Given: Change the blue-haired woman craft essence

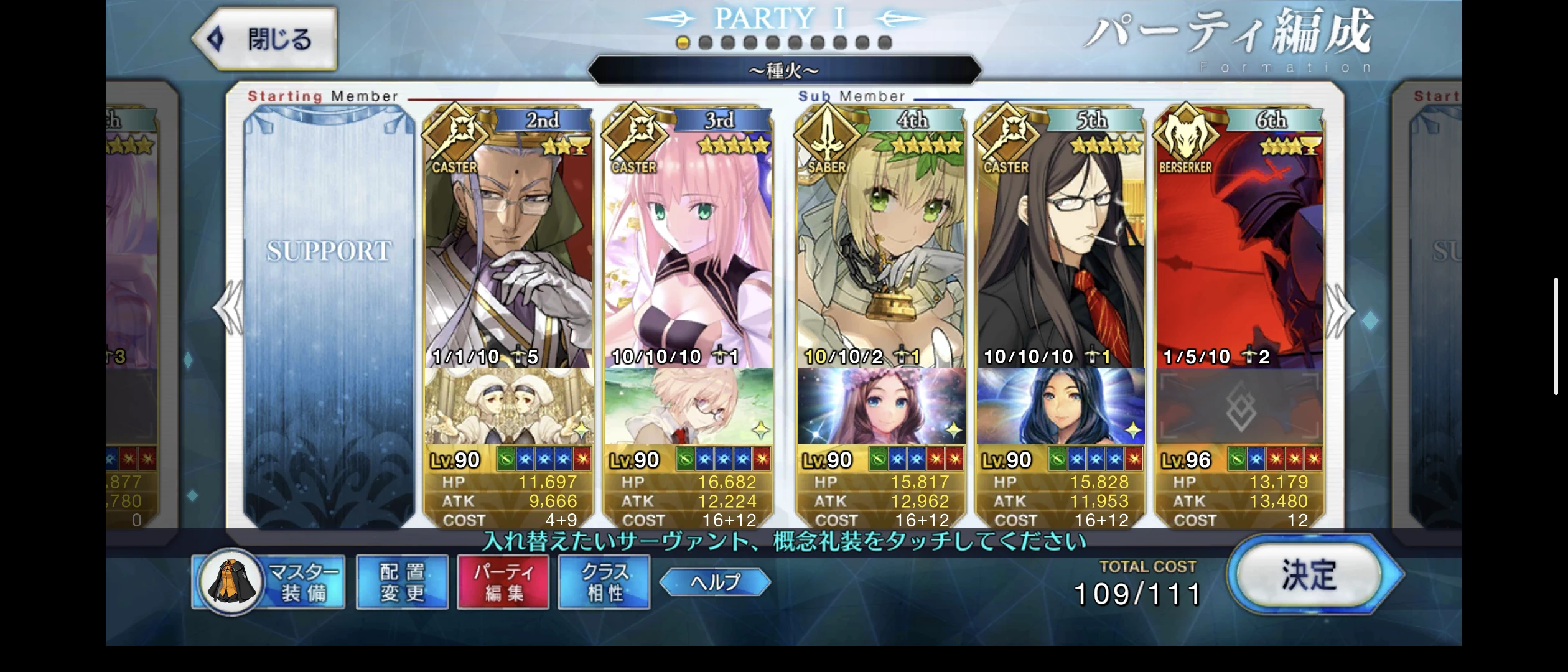Looking at the screenshot, I should point(1060,406).
